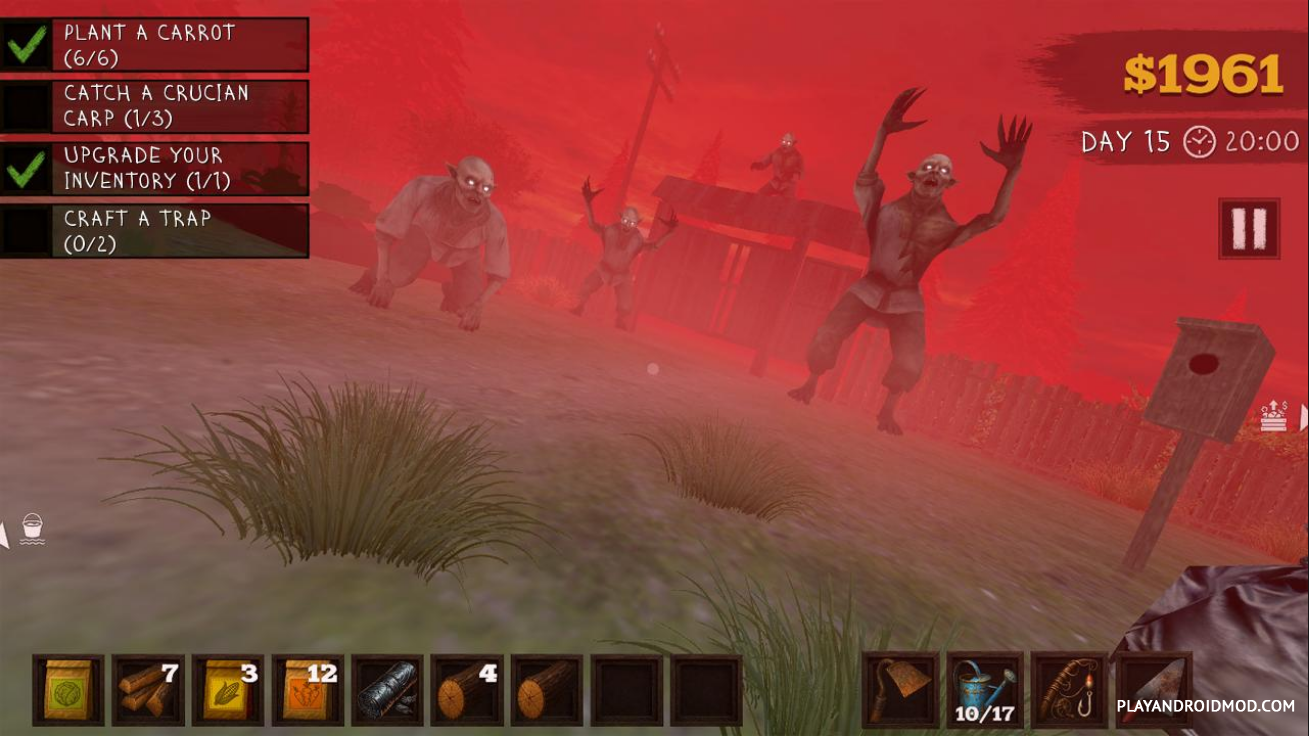Viewport: 1309px width, 736px height.
Task: Pause the game
Action: pyautogui.click(x=1249, y=228)
